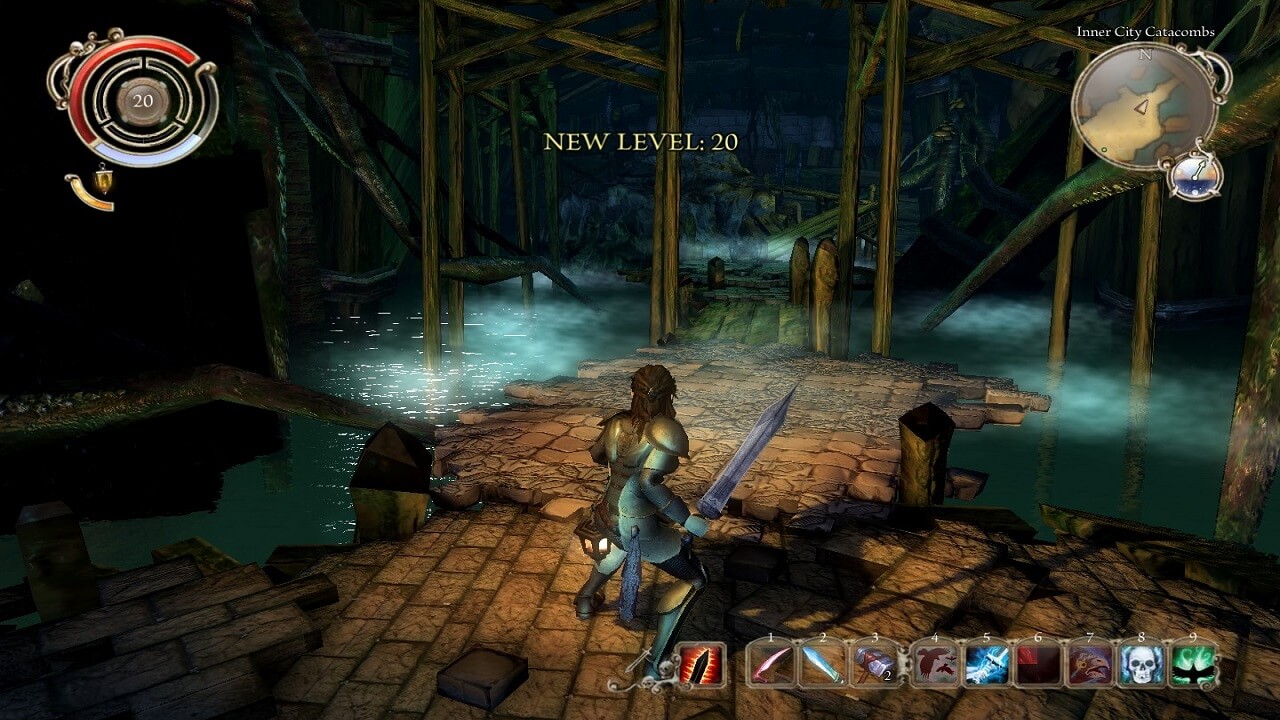Cast the glowing skull spell in slot 8
The height and width of the screenshot is (720, 1280).
1142,664
